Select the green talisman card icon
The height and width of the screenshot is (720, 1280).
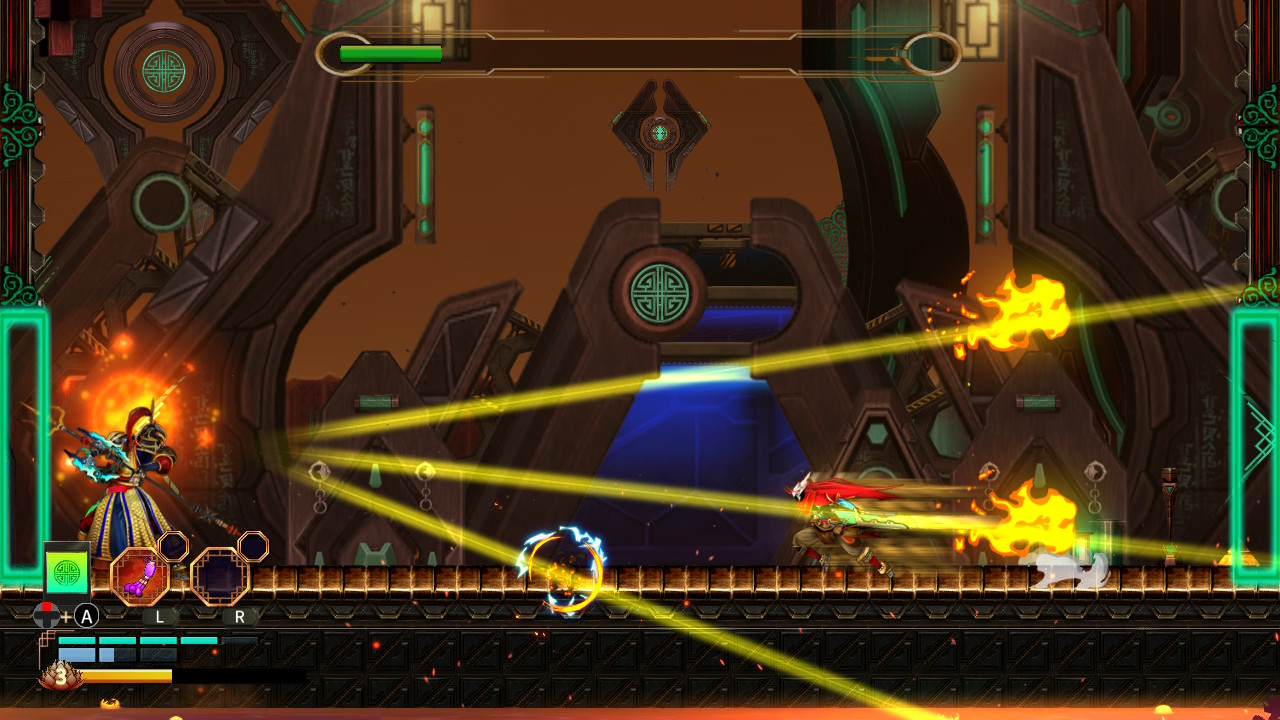click(67, 572)
